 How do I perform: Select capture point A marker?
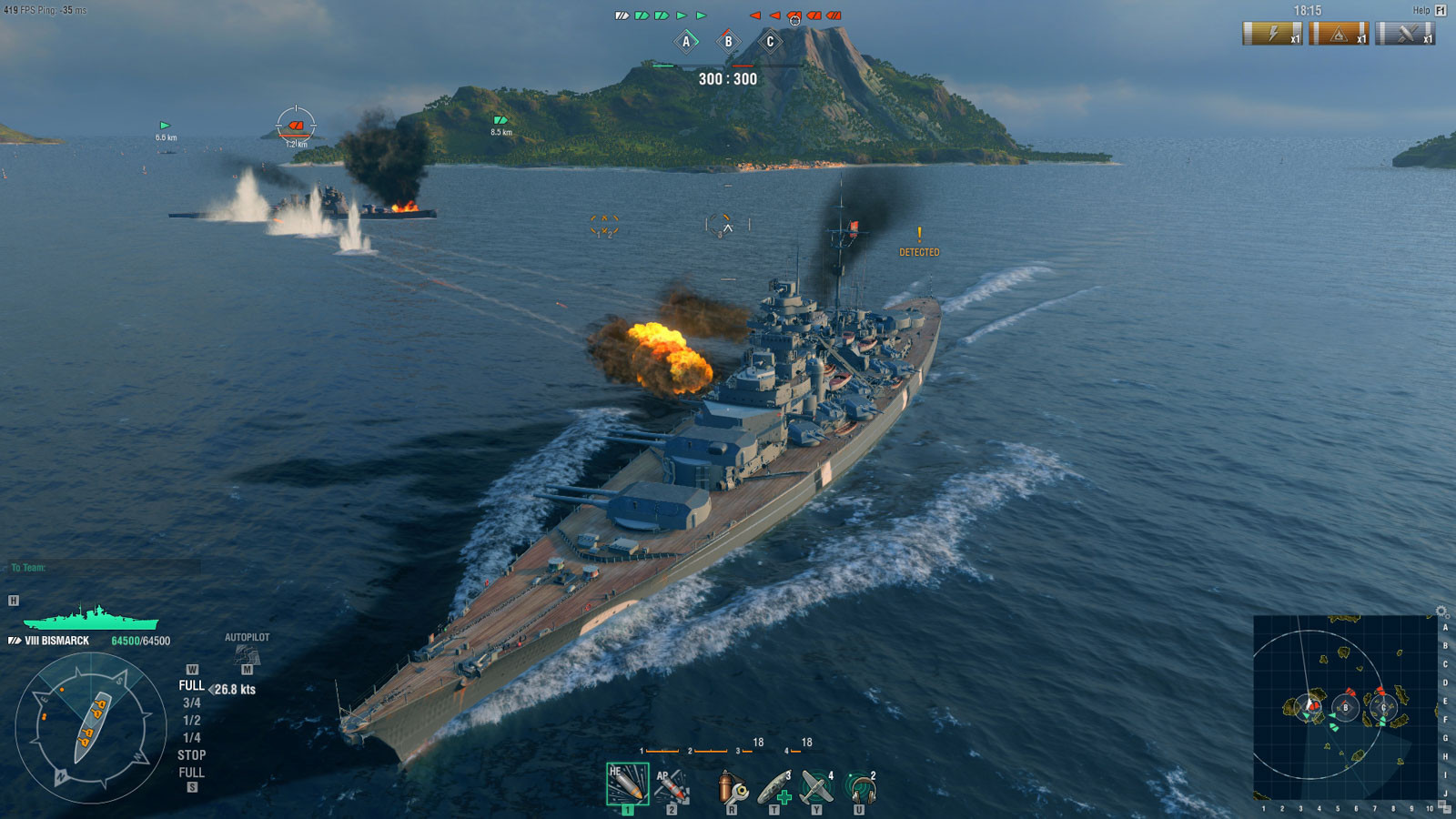[x=686, y=41]
